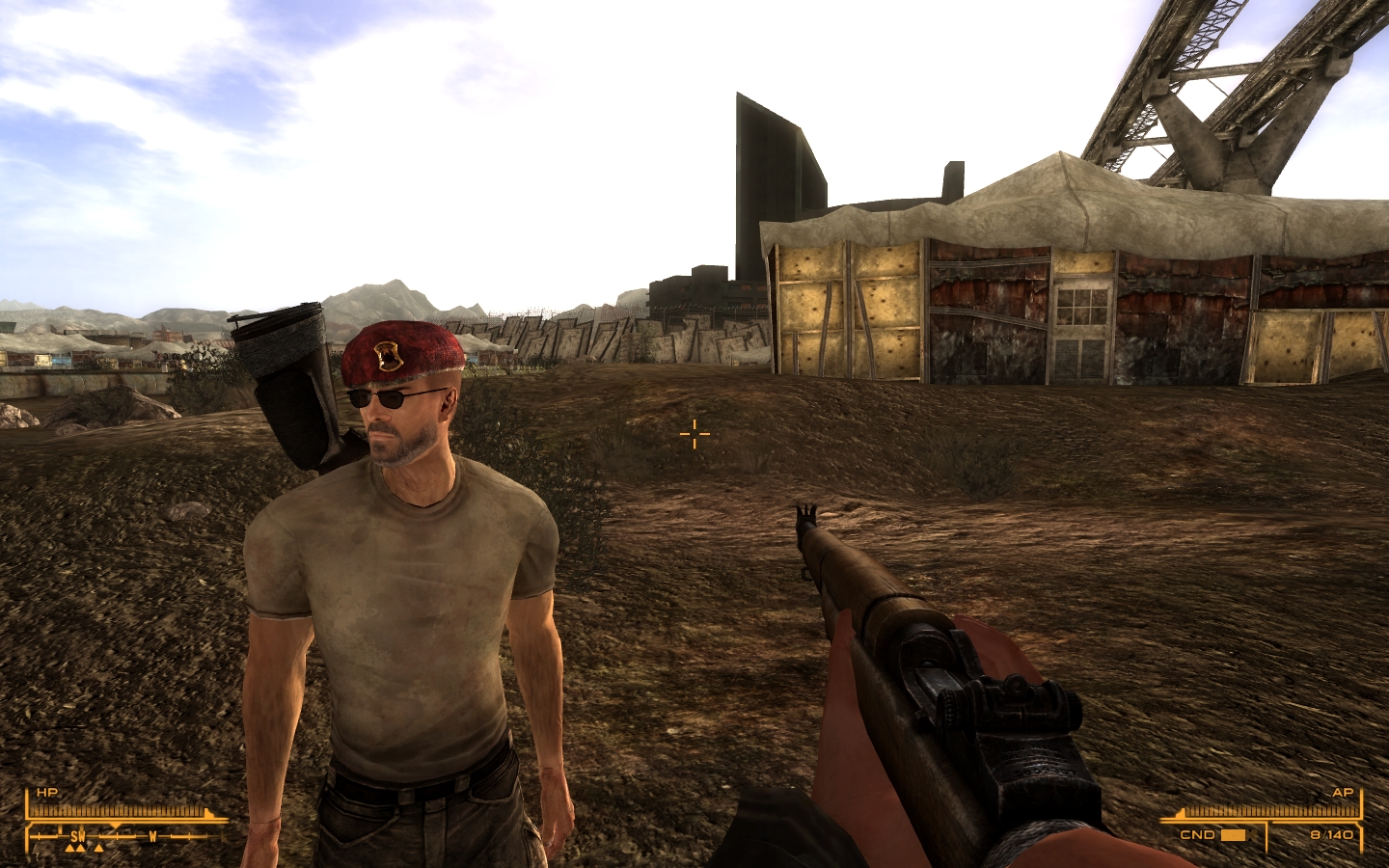Select the W marker on the compass
The width and height of the screenshot is (1389, 868).
click(153, 835)
